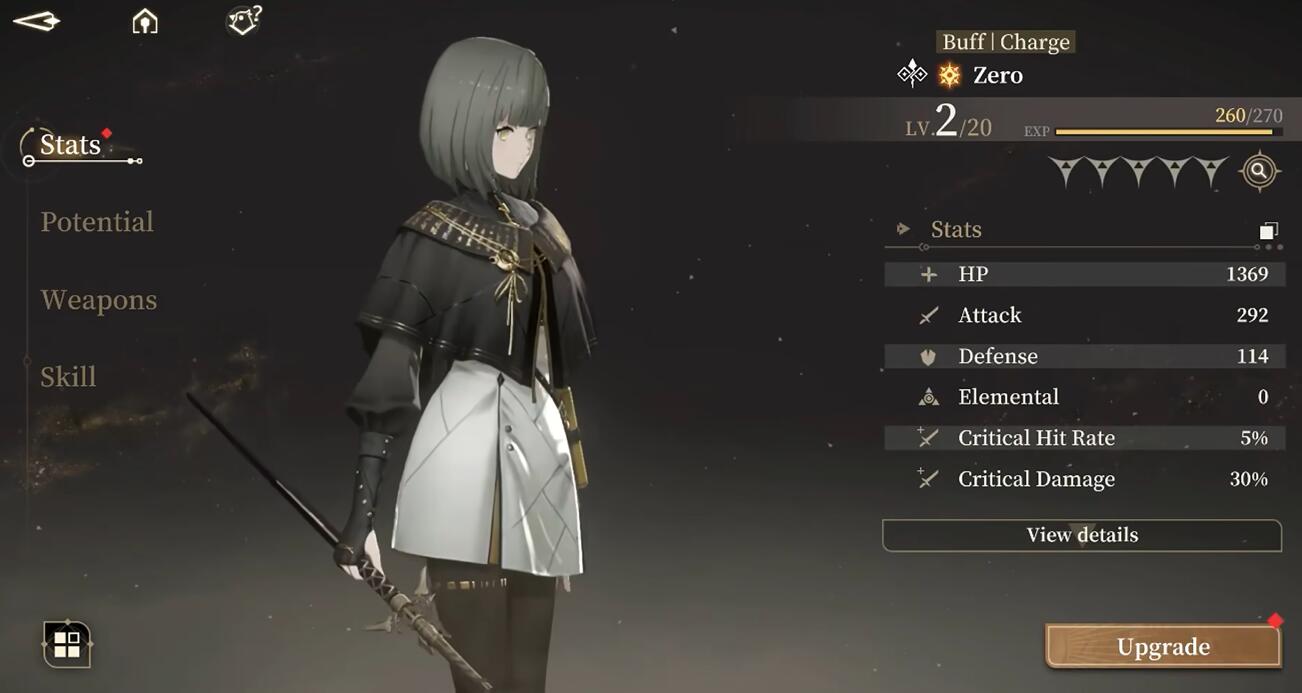The height and width of the screenshot is (693, 1302).
Task: Open View details for stats
Action: (x=1082, y=535)
